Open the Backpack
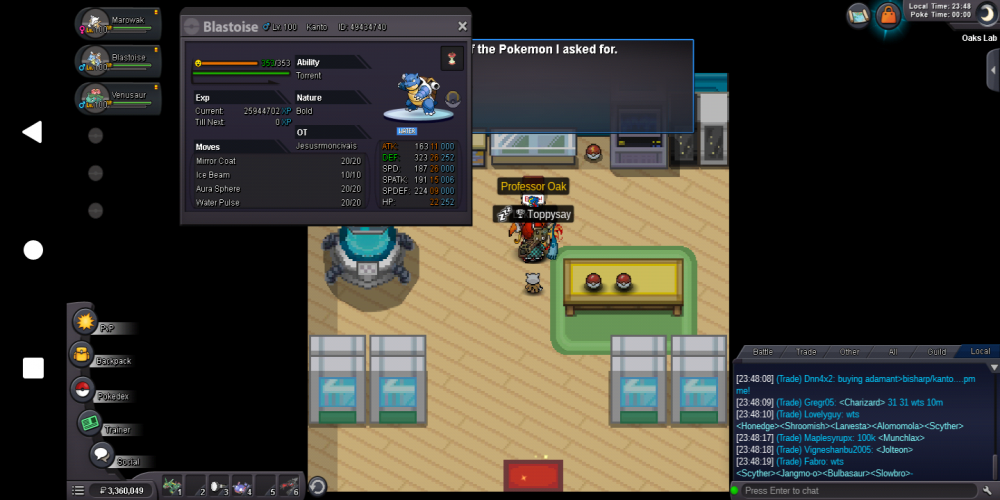 coord(82,356)
